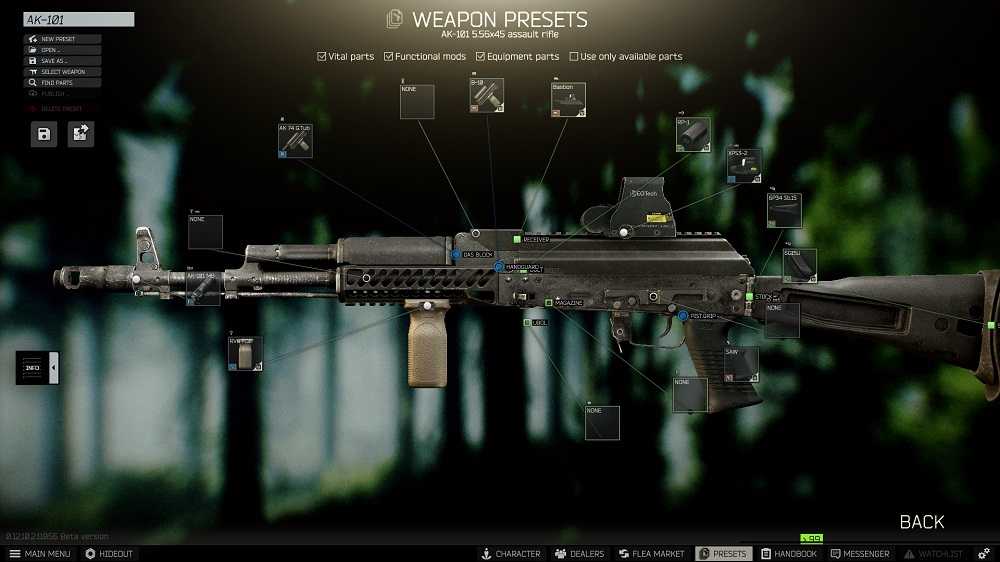Toggle the Functional mods checkbox
Viewport: 1000px width, 562px height.
(x=389, y=57)
